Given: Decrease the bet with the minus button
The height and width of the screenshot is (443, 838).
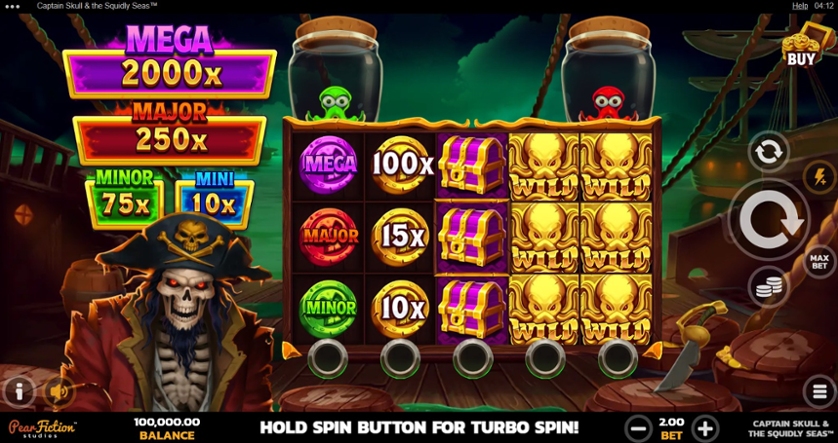Looking at the screenshot, I should point(637,428).
